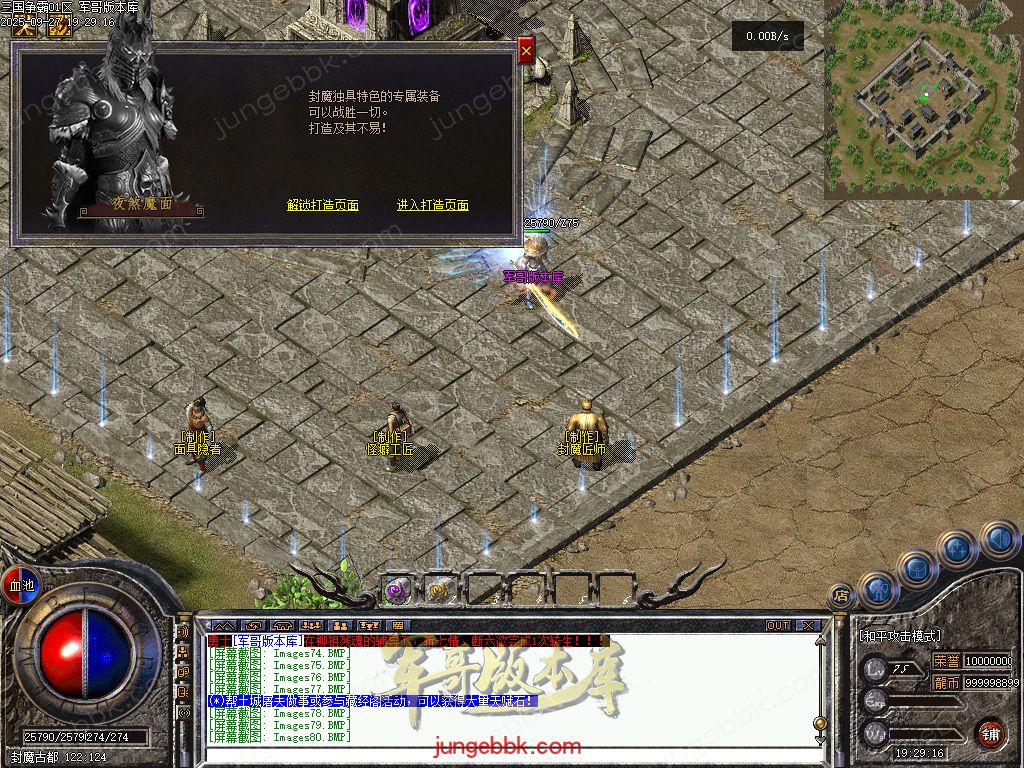
Task: Use the orange swirl item in hotbar
Action: point(439,590)
